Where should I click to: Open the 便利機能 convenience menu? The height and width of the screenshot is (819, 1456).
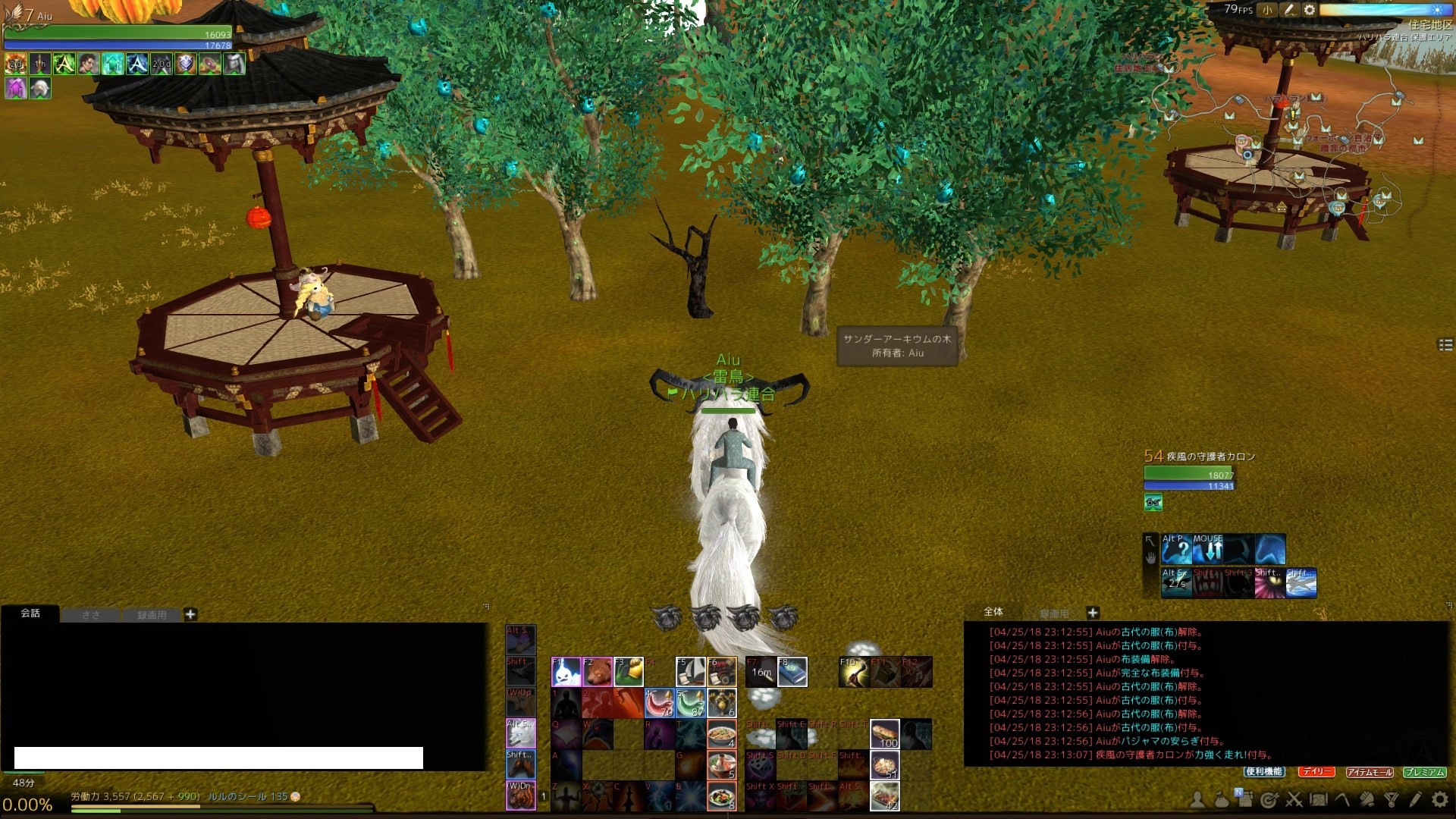[1263, 771]
